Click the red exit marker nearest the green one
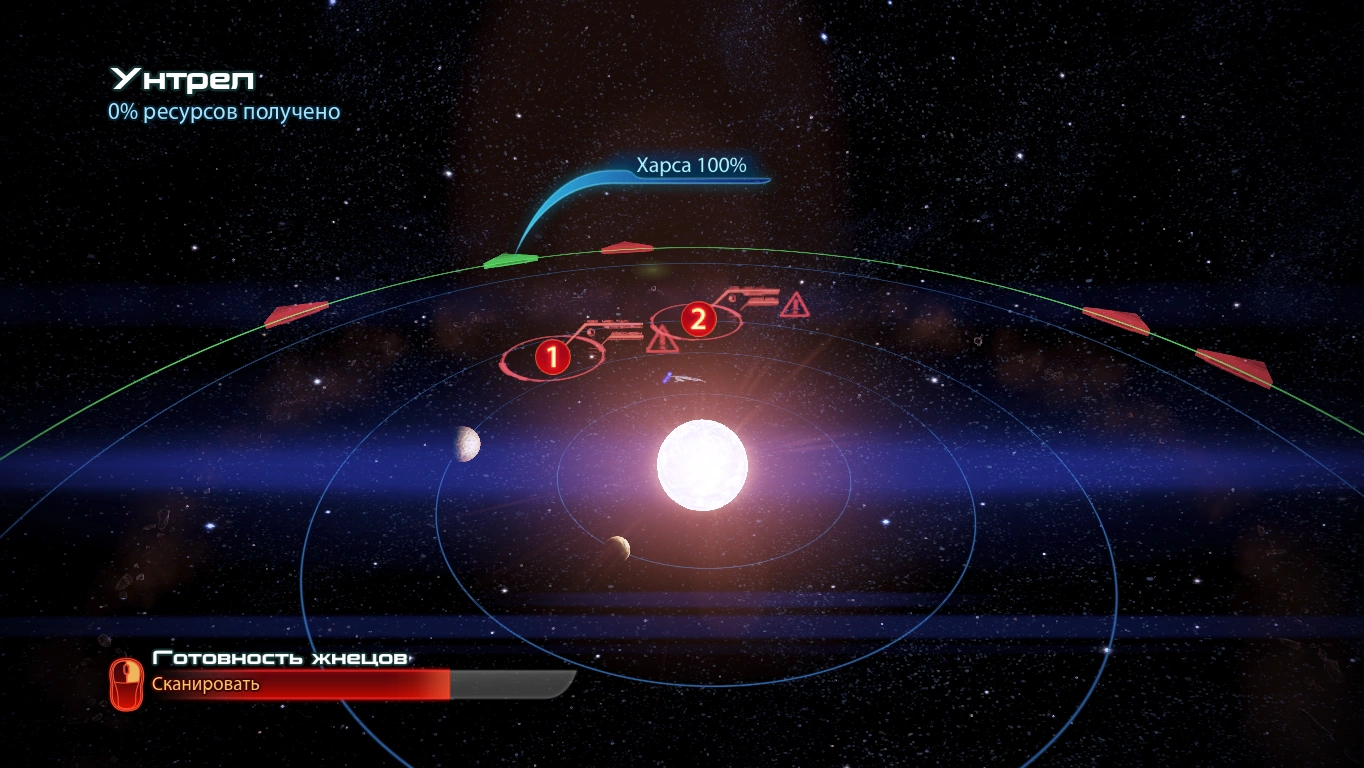 [x=627, y=247]
